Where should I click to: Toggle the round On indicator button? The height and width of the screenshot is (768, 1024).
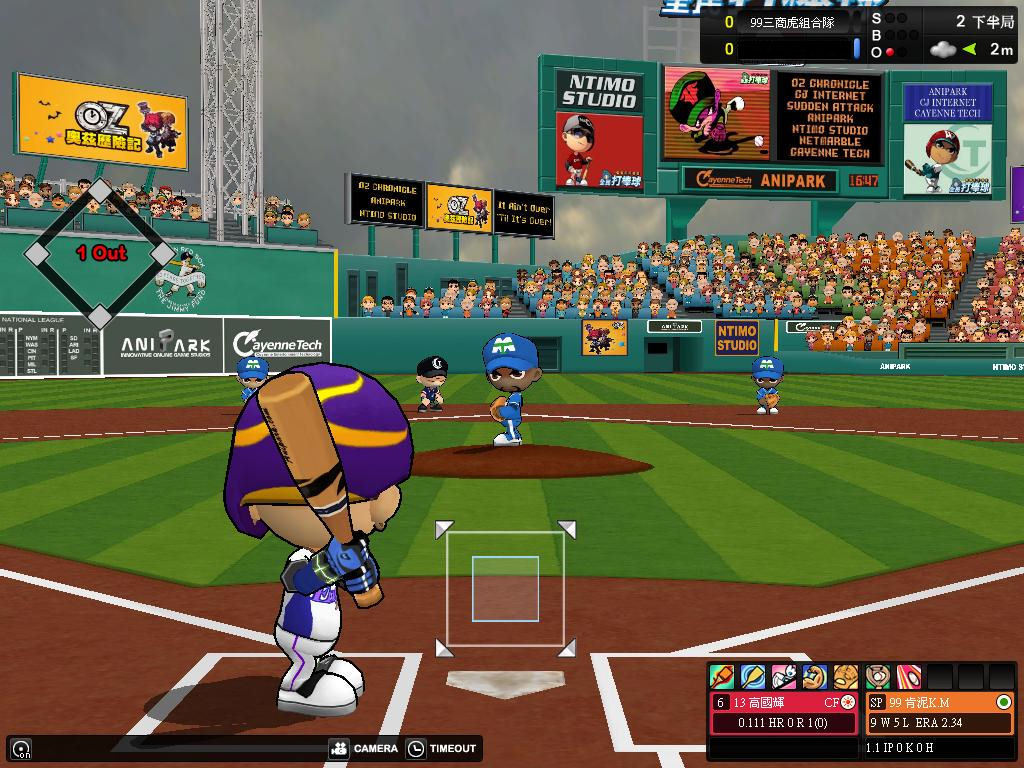[21, 748]
